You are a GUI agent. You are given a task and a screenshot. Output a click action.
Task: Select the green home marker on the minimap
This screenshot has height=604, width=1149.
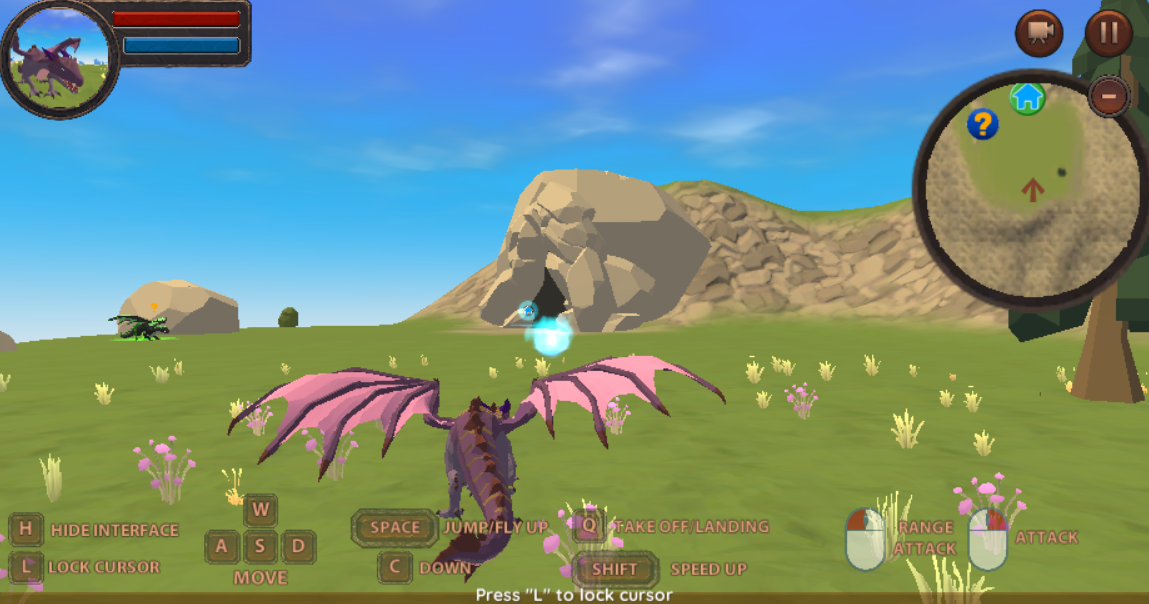coord(1027,97)
